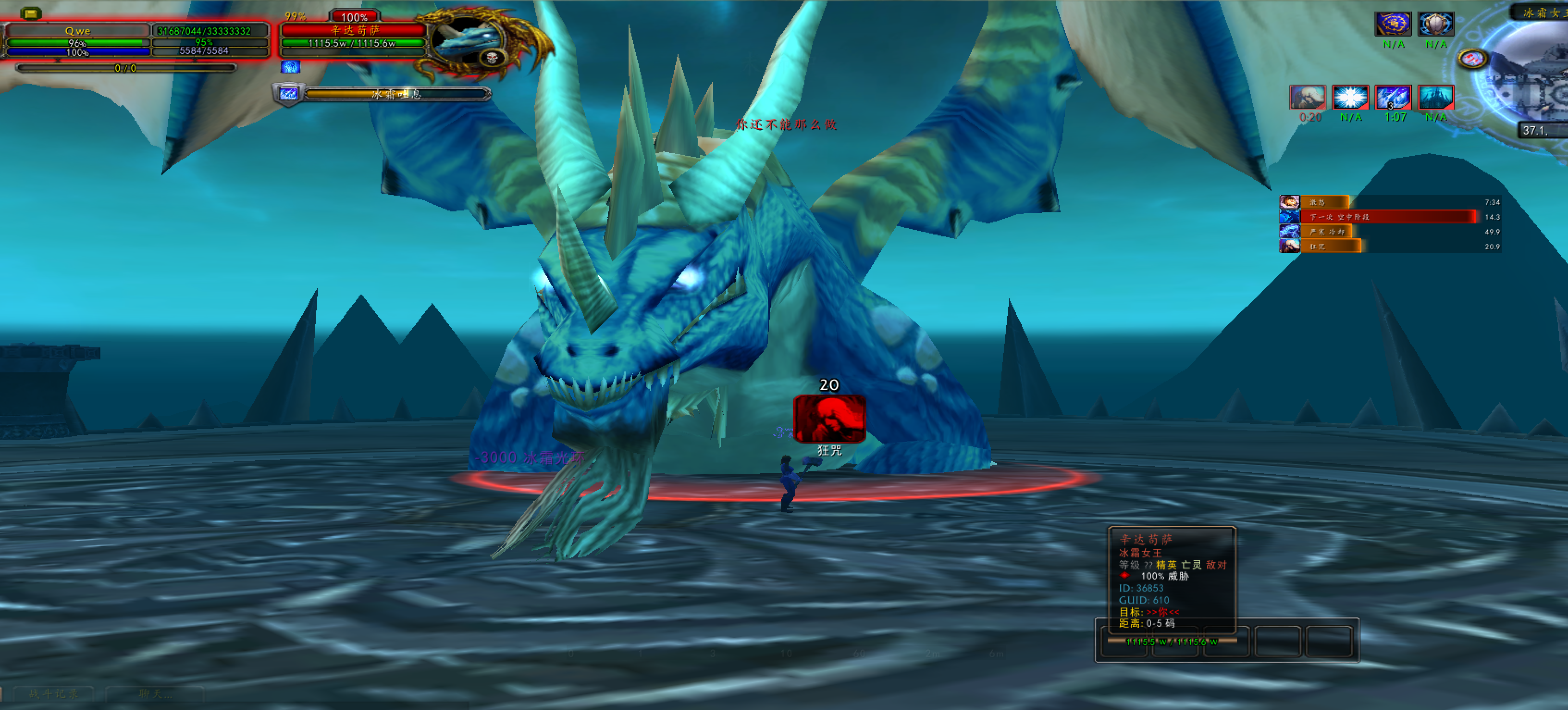Click the white snowflake burst cooldown icon
Viewport: 1568px width, 710px height.
tap(1350, 98)
